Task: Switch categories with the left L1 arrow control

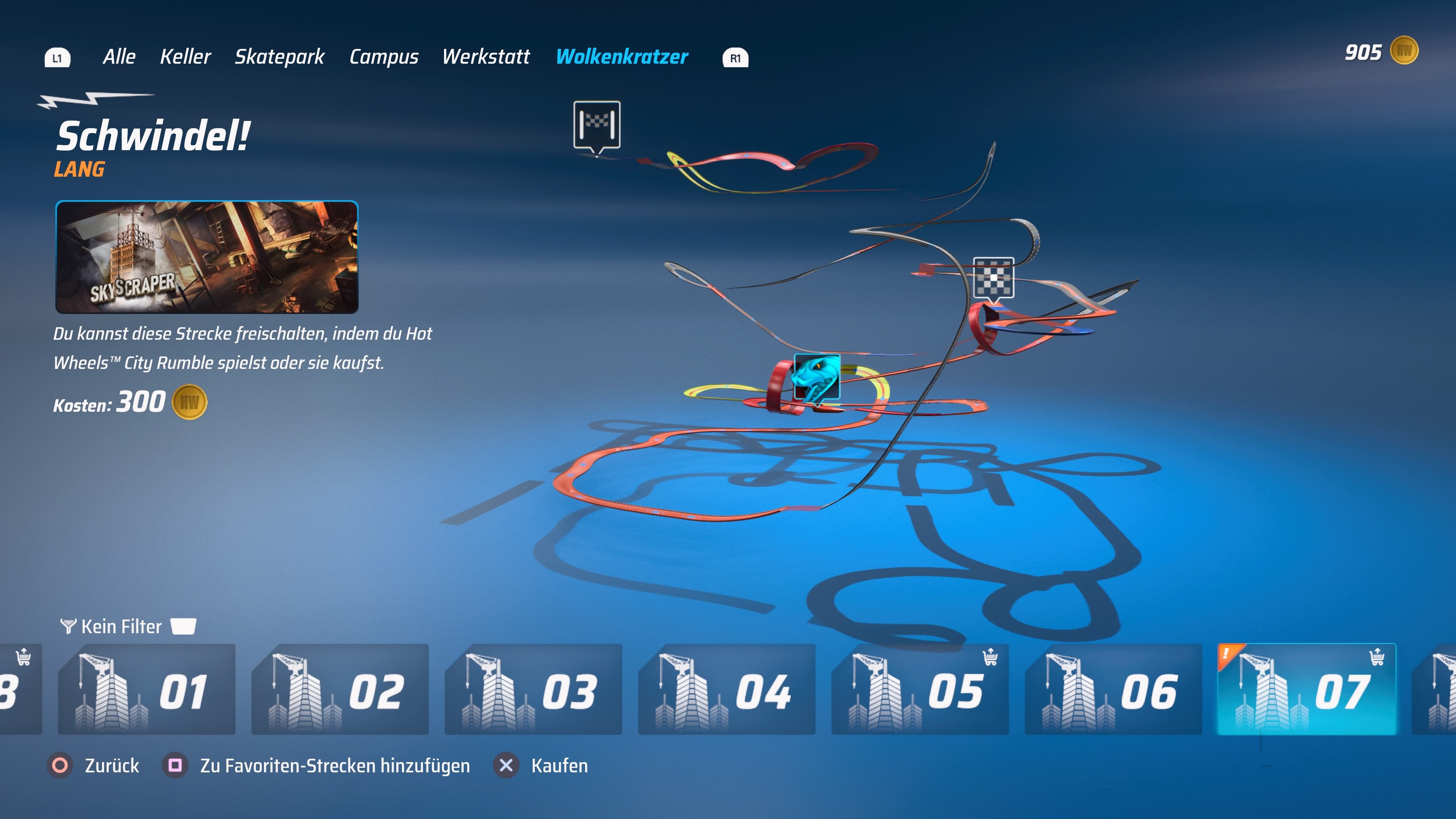Action: click(x=57, y=57)
